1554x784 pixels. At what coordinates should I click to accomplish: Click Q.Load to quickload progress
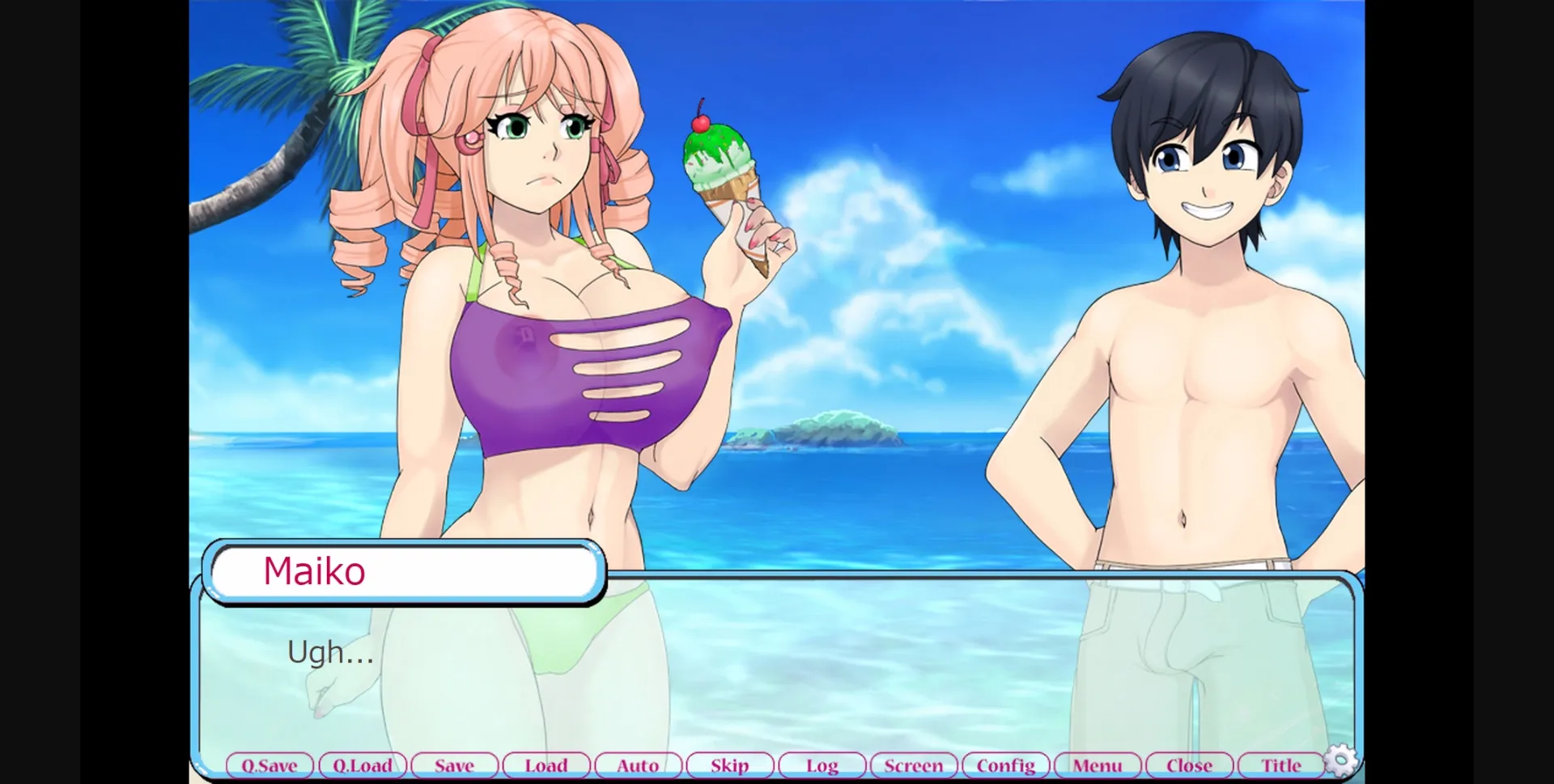362,765
